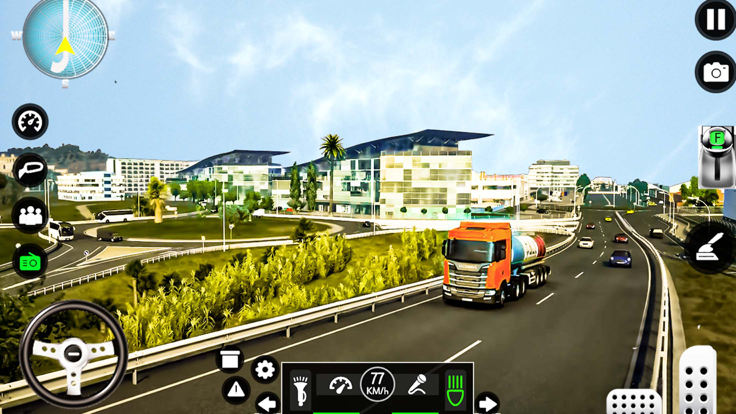Viewport: 736px width, 414px height.
Task: Click the right turn signal arrow
Action: coord(487,404)
